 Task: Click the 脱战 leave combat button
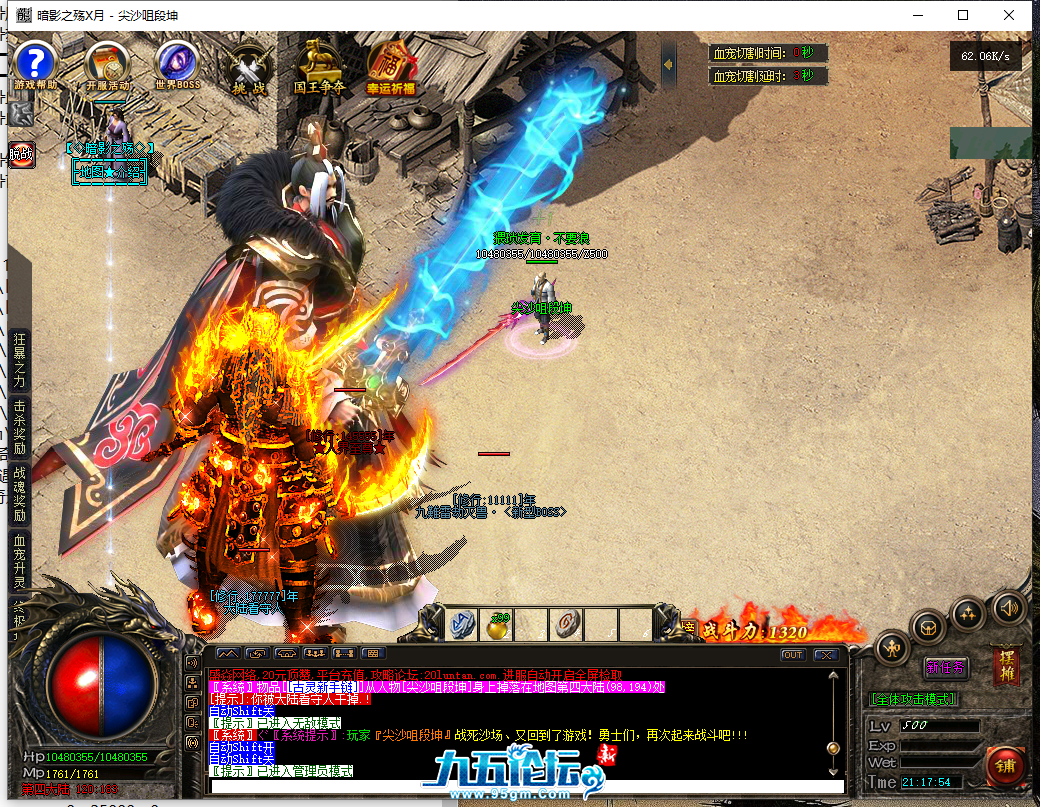21,154
